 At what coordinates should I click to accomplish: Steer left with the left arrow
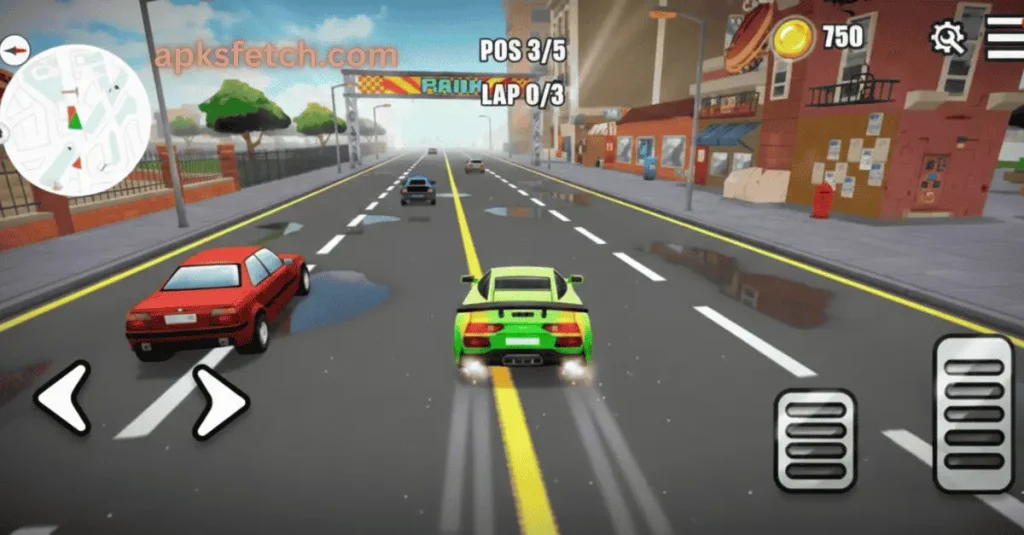coord(63,399)
